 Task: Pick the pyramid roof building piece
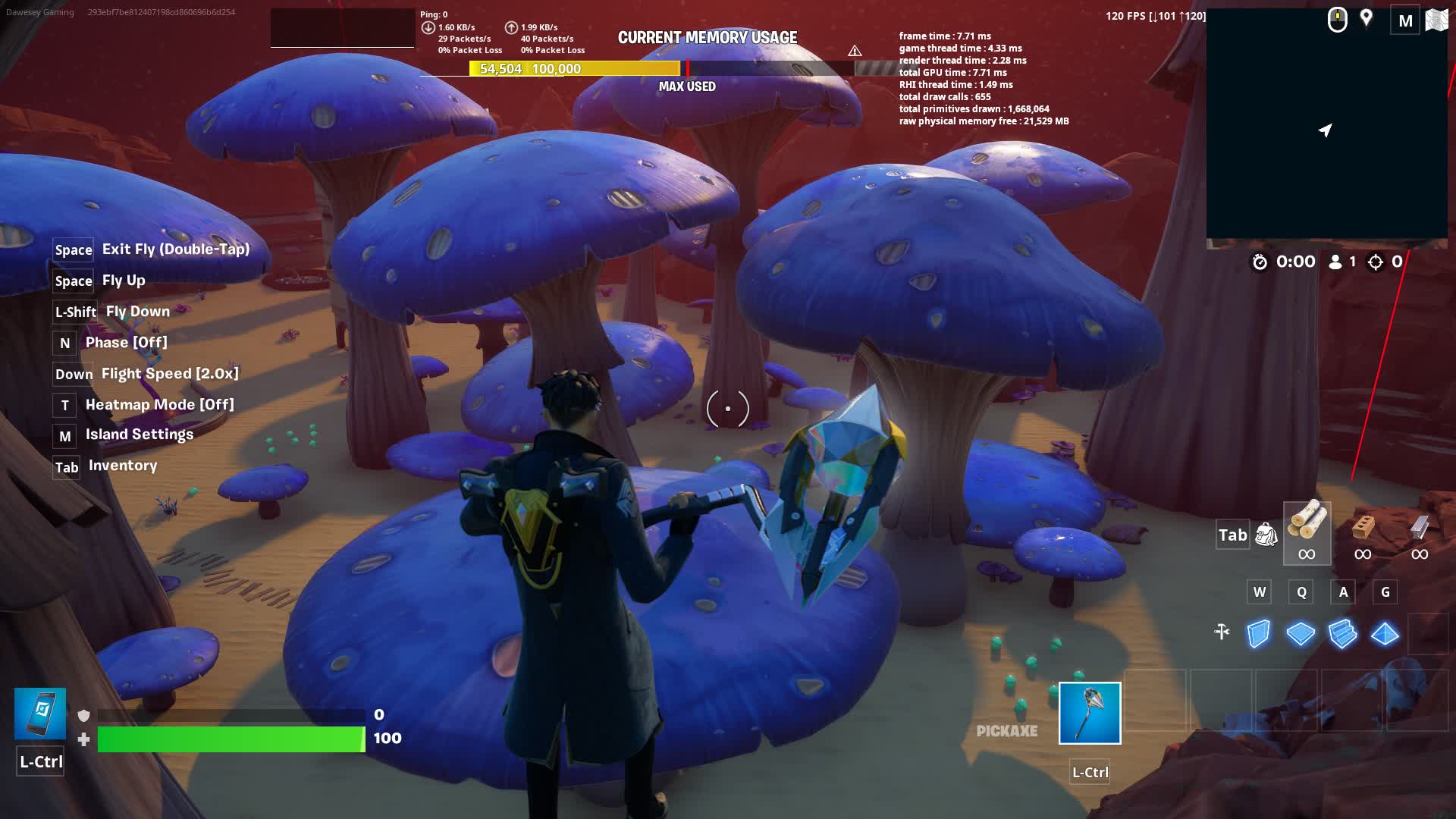(x=1385, y=634)
